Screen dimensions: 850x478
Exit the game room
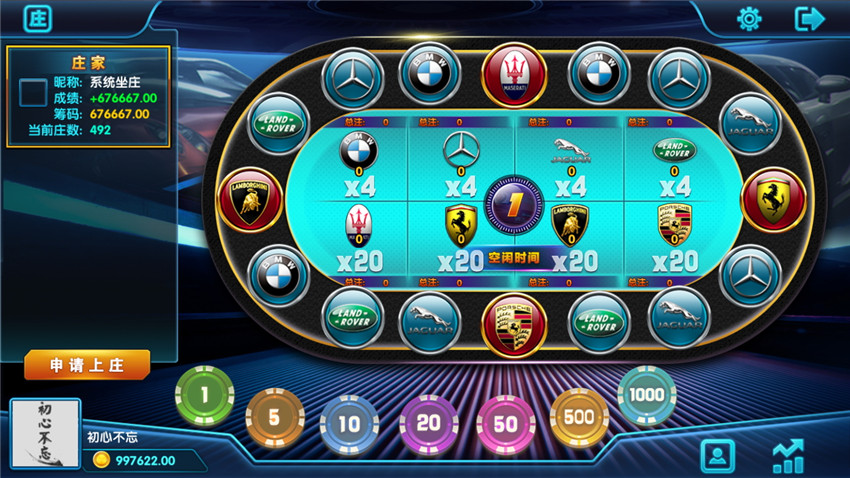coord(808,19)
